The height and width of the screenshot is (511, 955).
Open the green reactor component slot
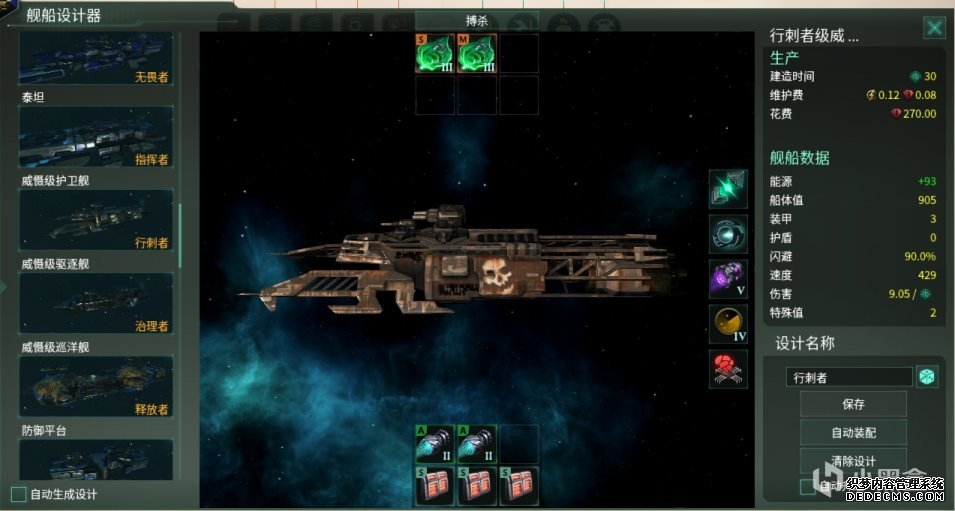(x=728, y=189)
